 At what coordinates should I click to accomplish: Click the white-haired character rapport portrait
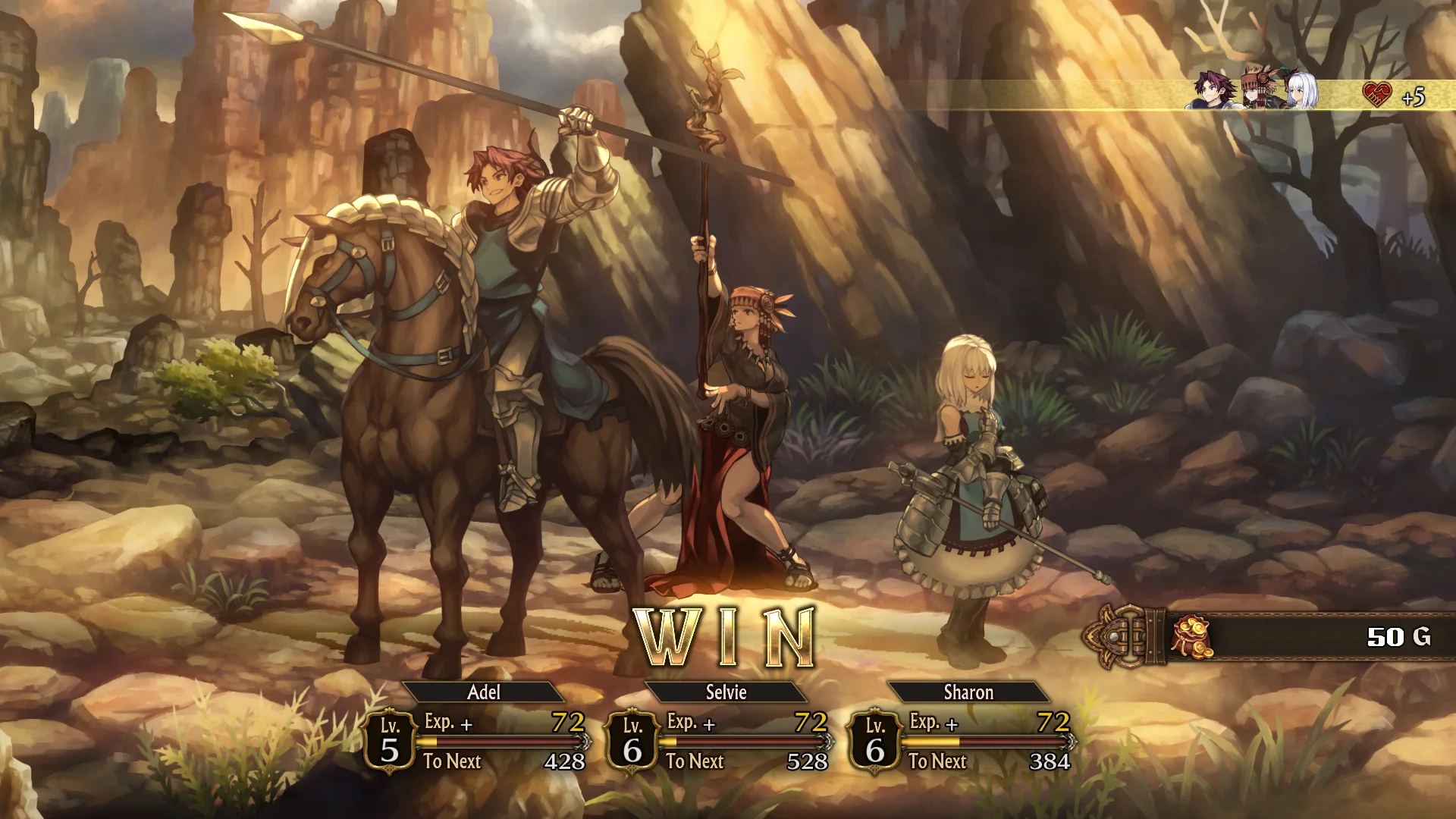[x=1301, y=91]
